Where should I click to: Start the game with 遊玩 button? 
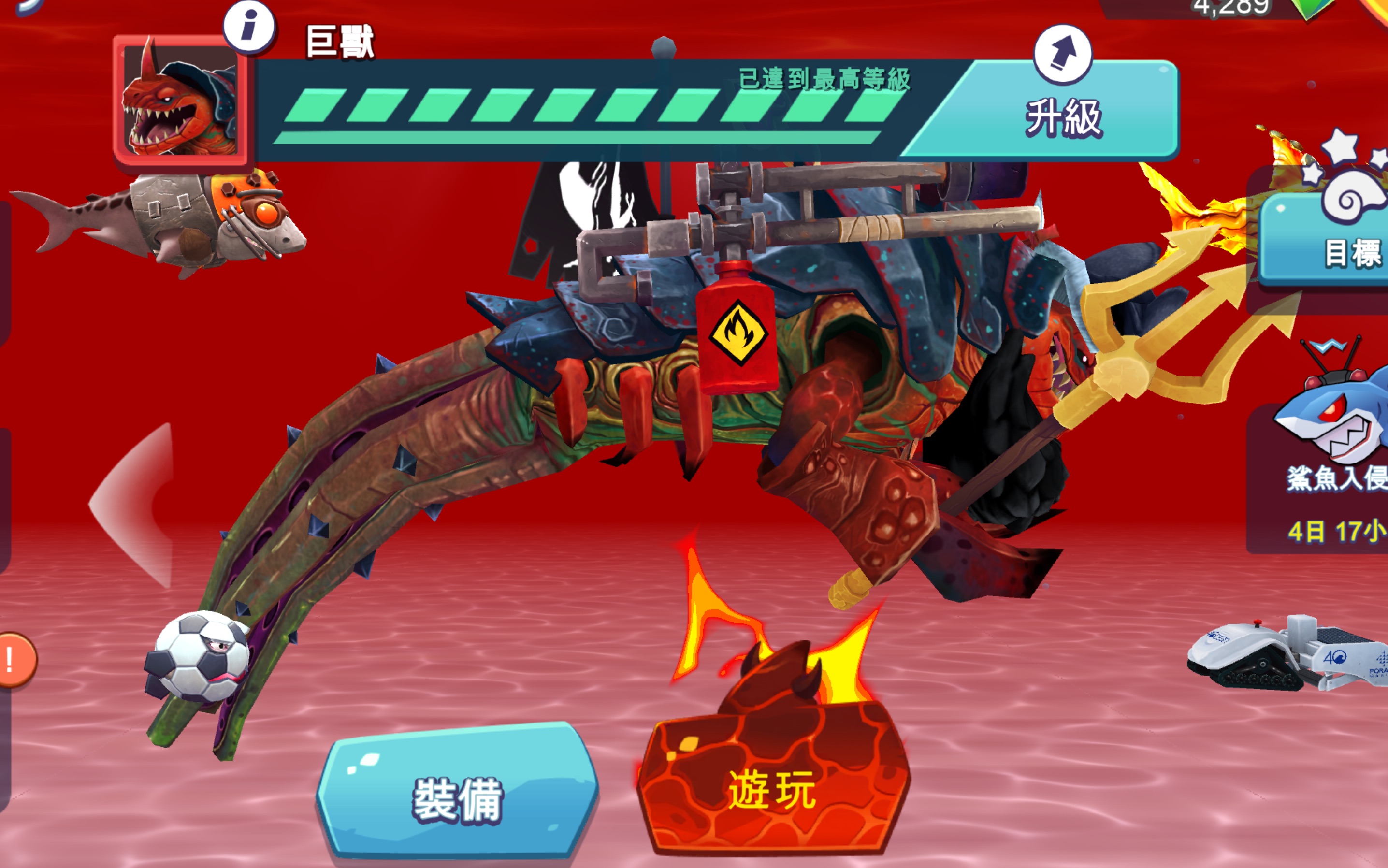pyautogui.click(x=772, y=789)
